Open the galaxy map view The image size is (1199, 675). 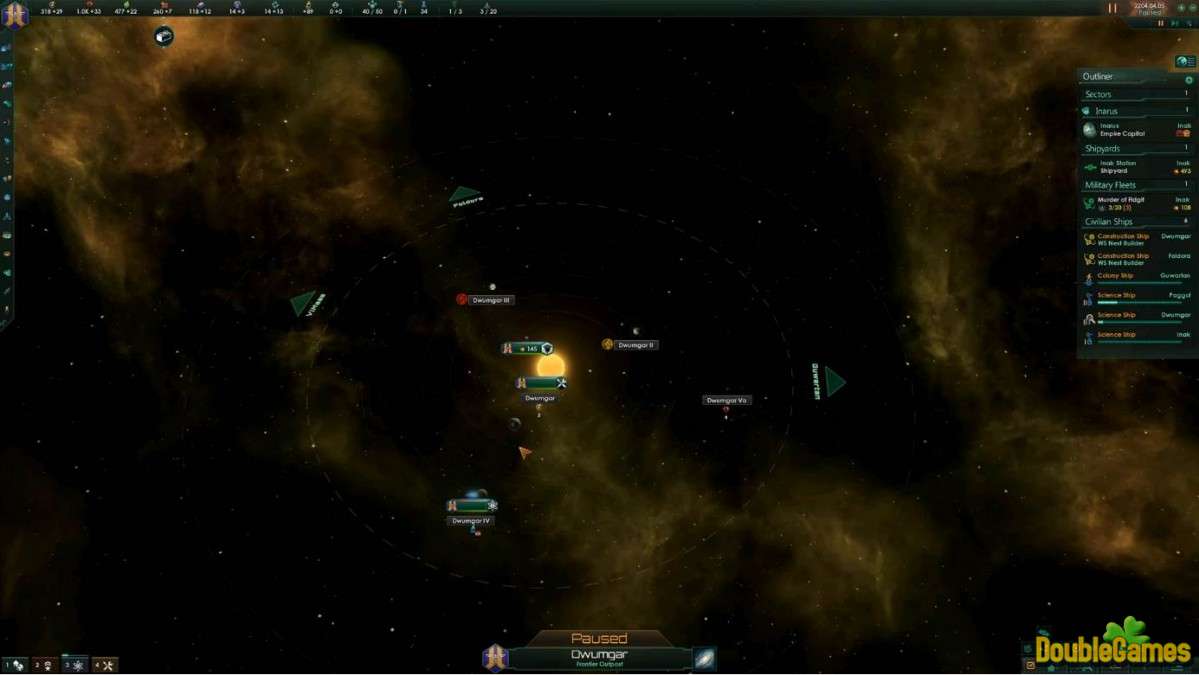(705, 659)
